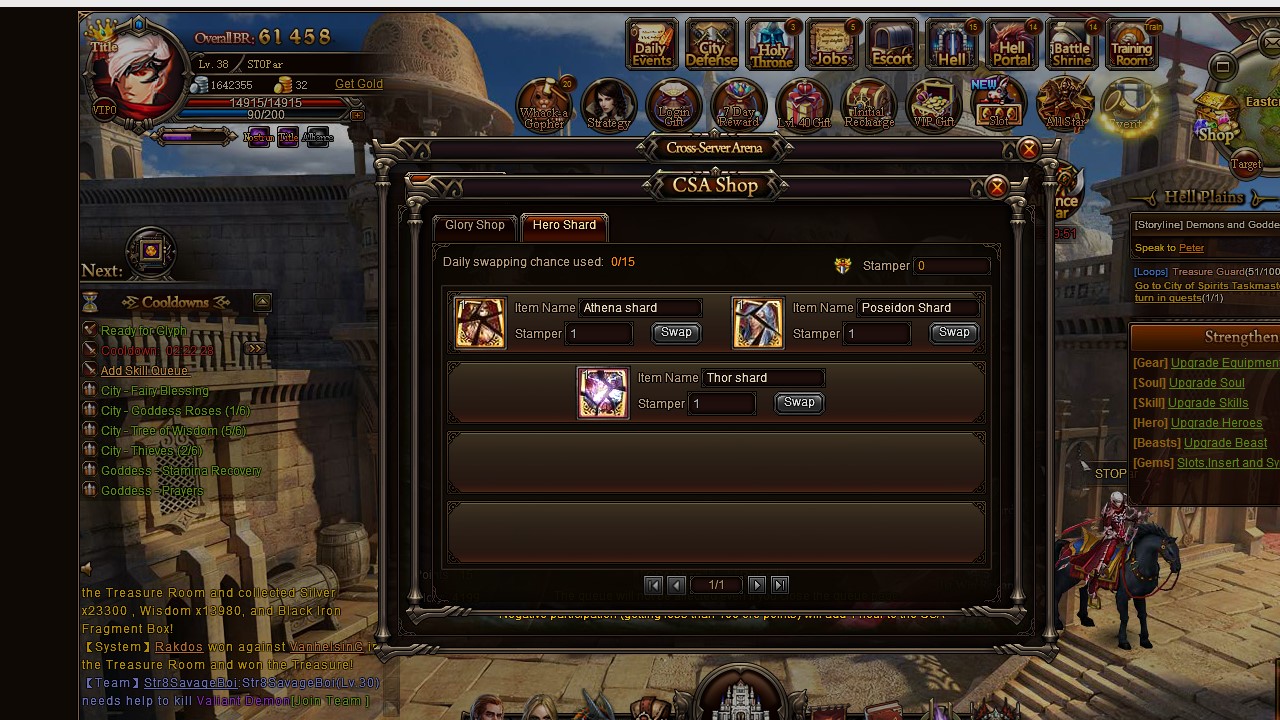Close the CSA Shop window
Image resolution: width=1280 pixels, height=720 pixels.
point(996,187)
